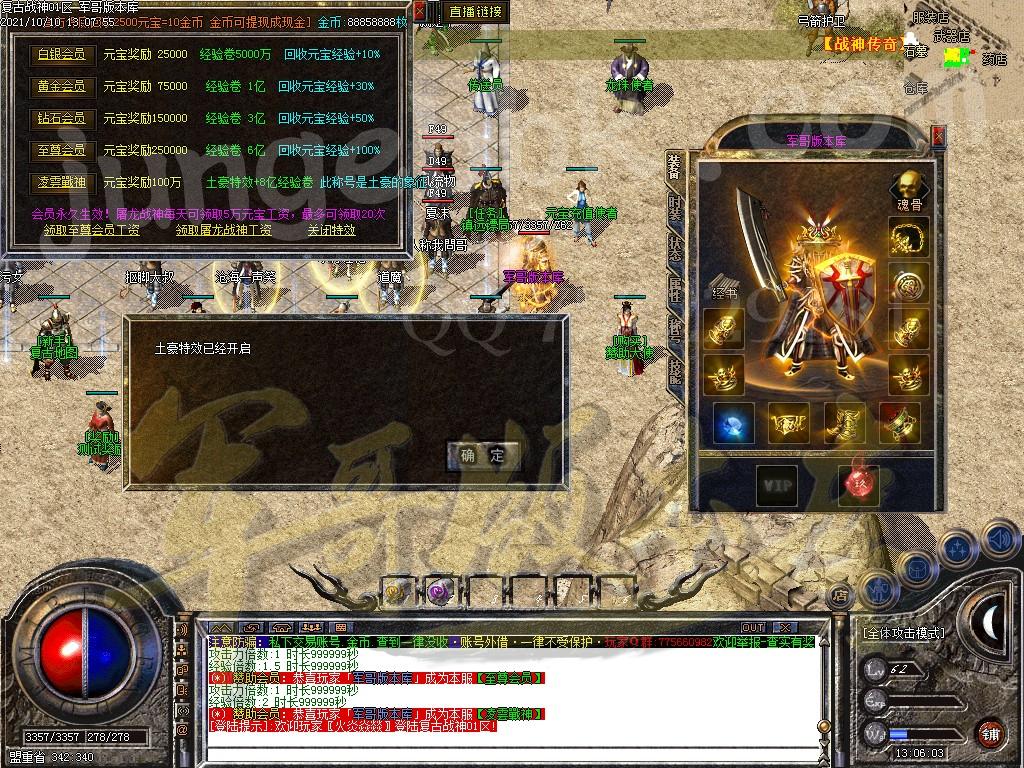Show the 技能 skills tab

pos(676,331)
